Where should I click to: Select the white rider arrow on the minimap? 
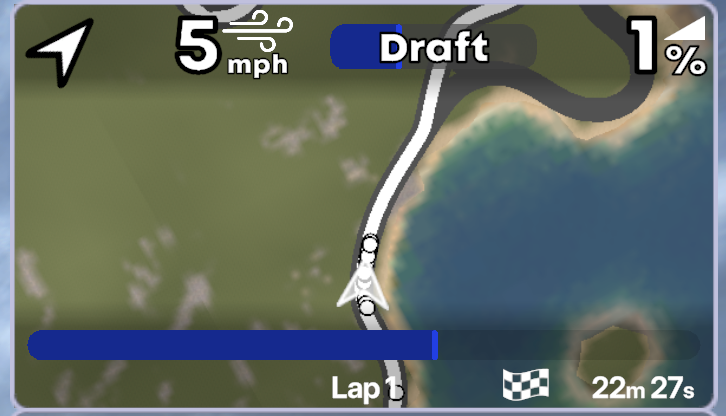[x=357, y=285]
